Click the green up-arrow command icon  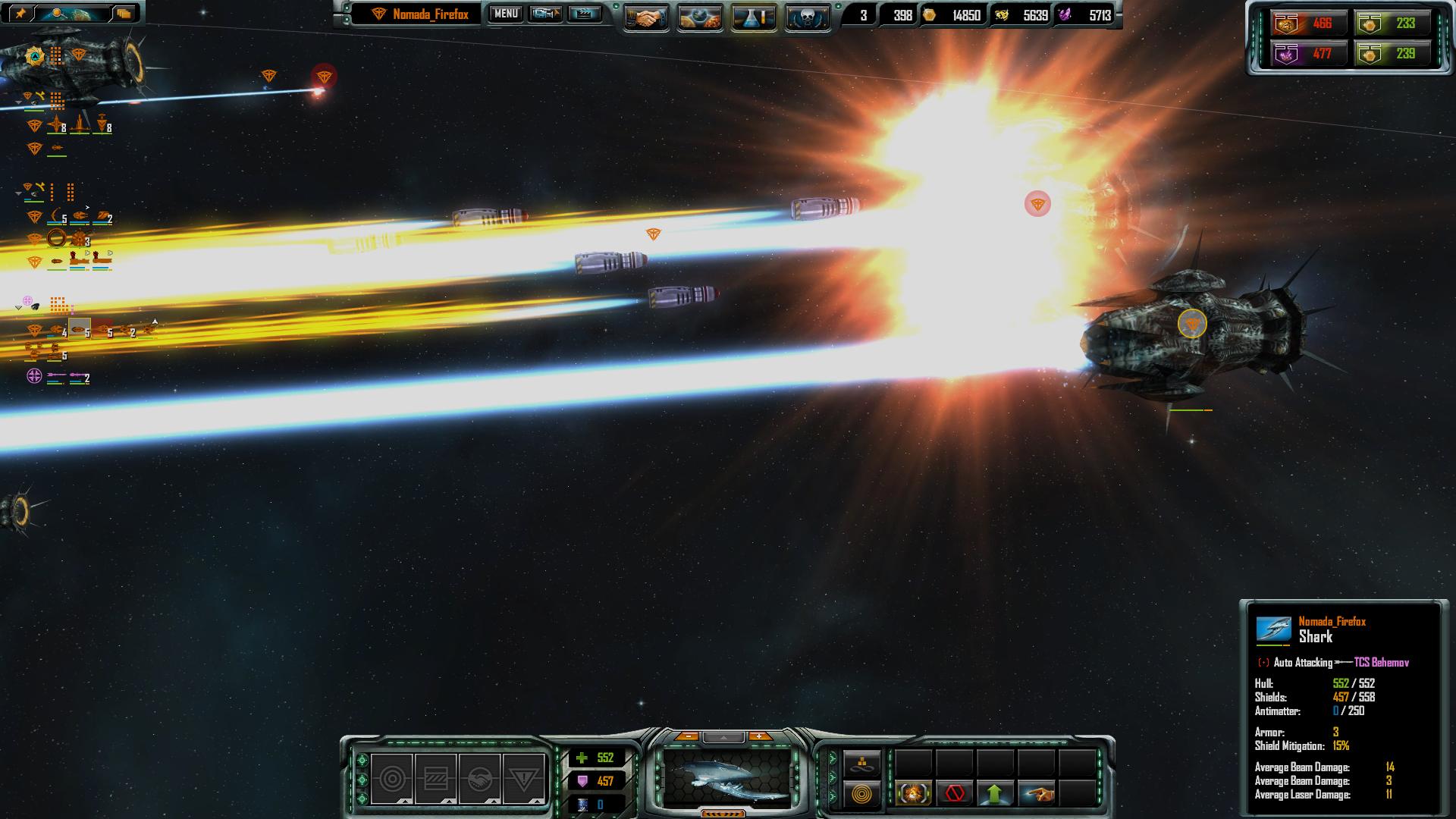995,794
